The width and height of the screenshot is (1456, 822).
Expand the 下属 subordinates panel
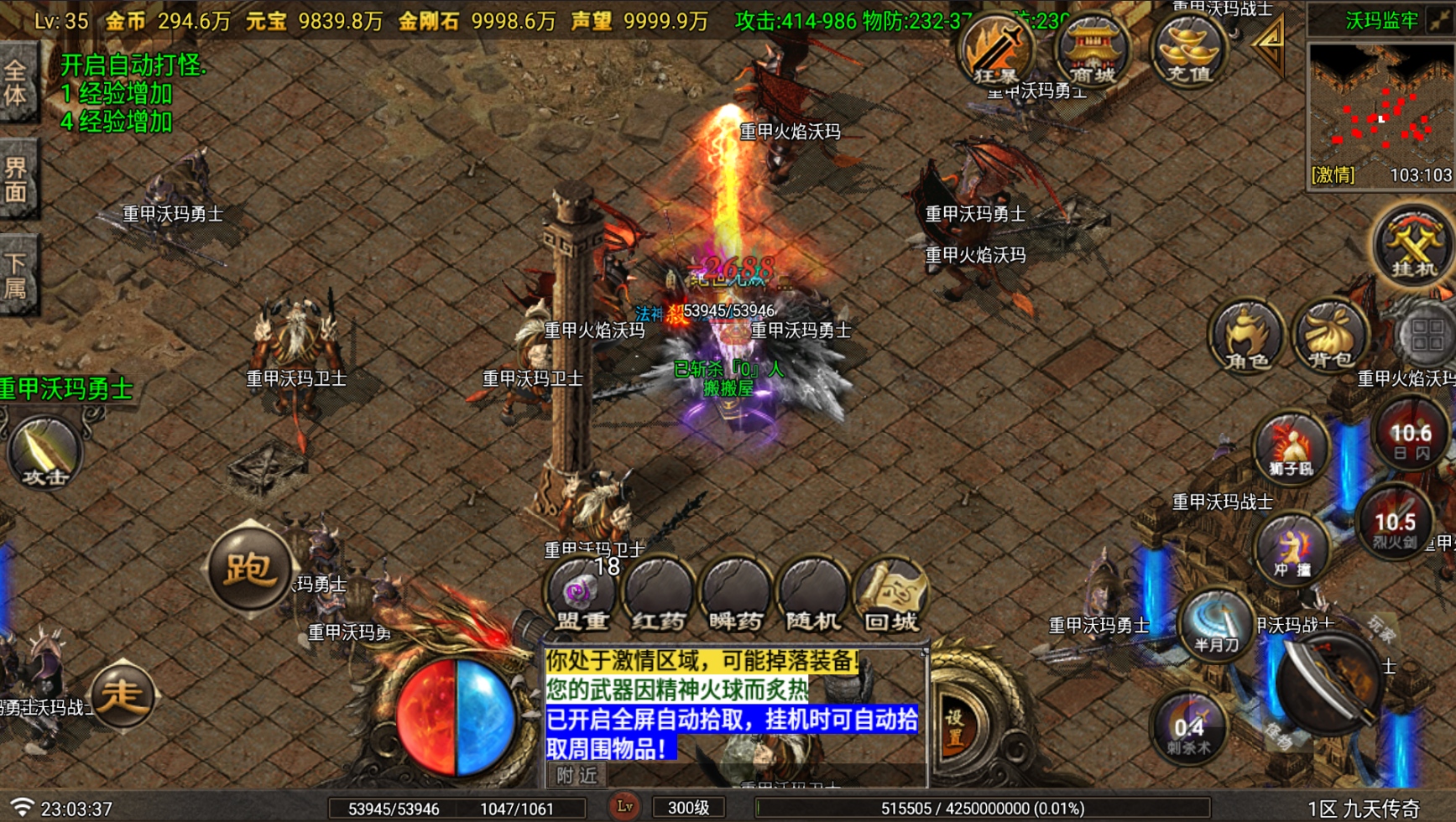18,268
